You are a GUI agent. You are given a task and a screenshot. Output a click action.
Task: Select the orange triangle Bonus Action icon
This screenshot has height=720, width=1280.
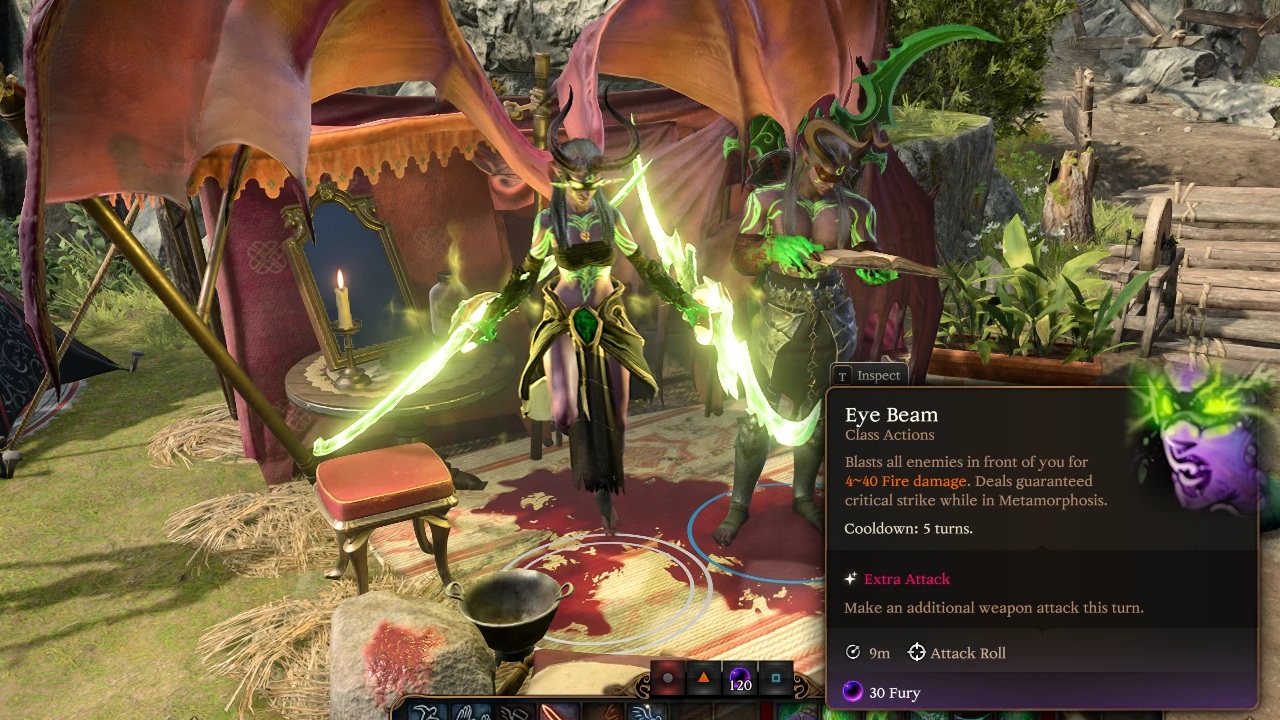pyautogui.click(x=704, y=678)
